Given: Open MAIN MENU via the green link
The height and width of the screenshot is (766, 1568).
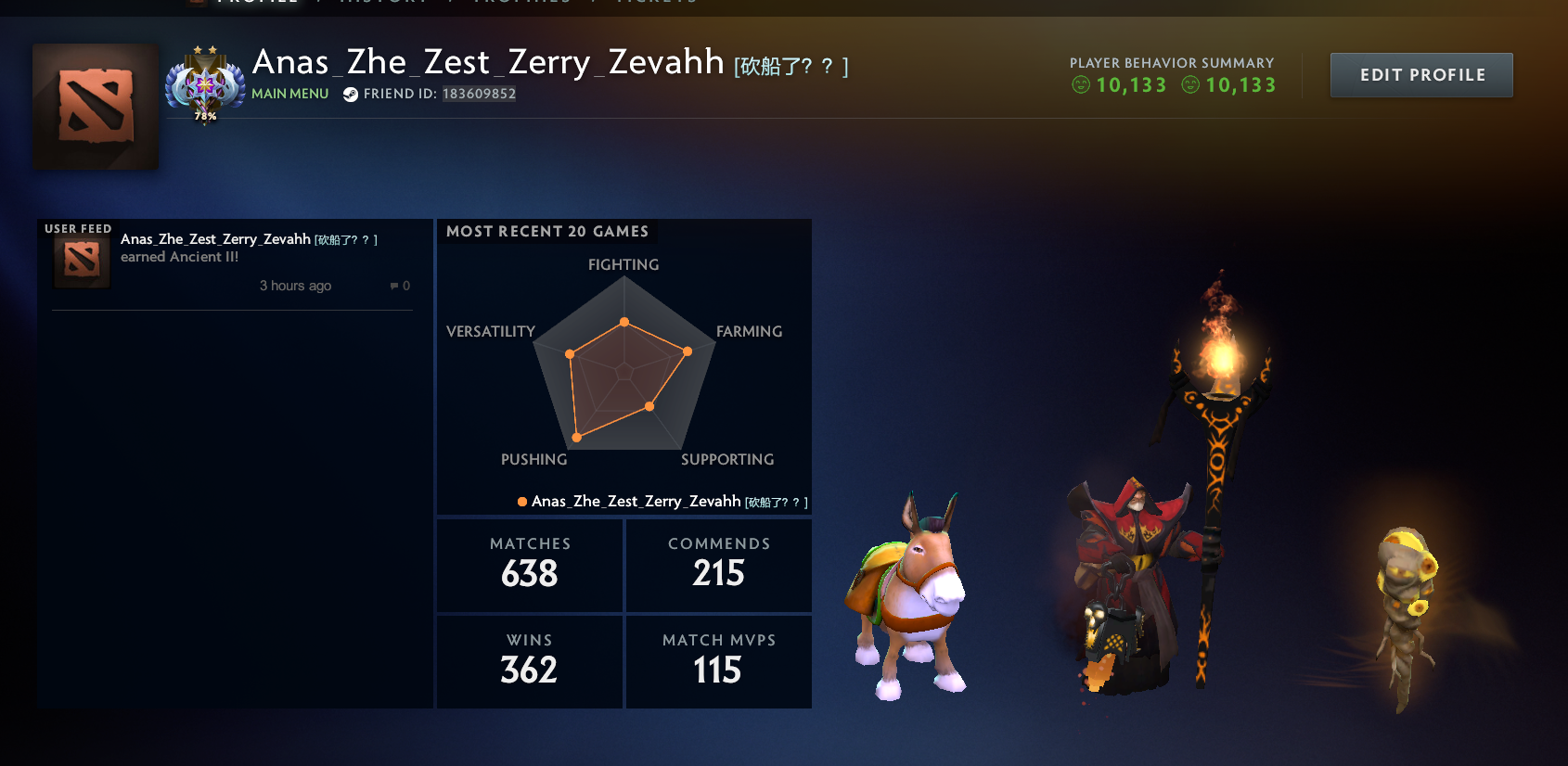Looking at the screenshot, I should click(x=289, y=93).
